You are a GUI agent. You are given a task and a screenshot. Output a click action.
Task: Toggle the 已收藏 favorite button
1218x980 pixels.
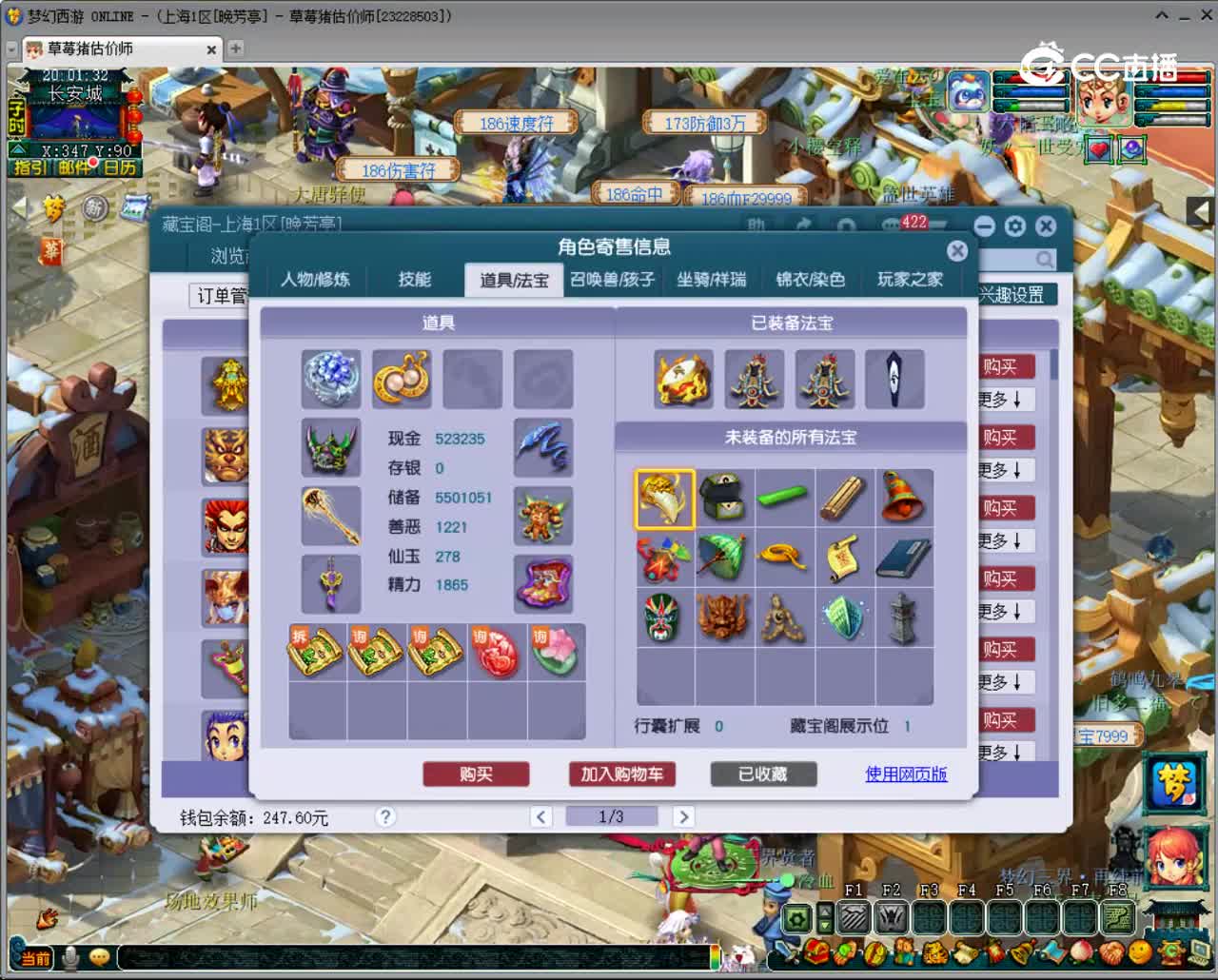click(764, 774)
